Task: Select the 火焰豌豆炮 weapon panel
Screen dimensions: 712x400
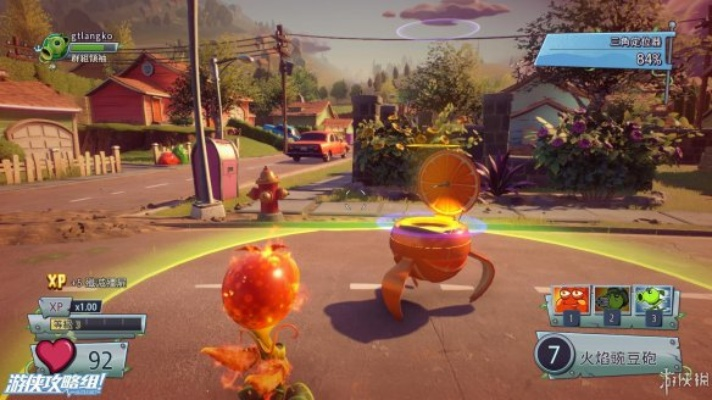Action: coord(608,356)
